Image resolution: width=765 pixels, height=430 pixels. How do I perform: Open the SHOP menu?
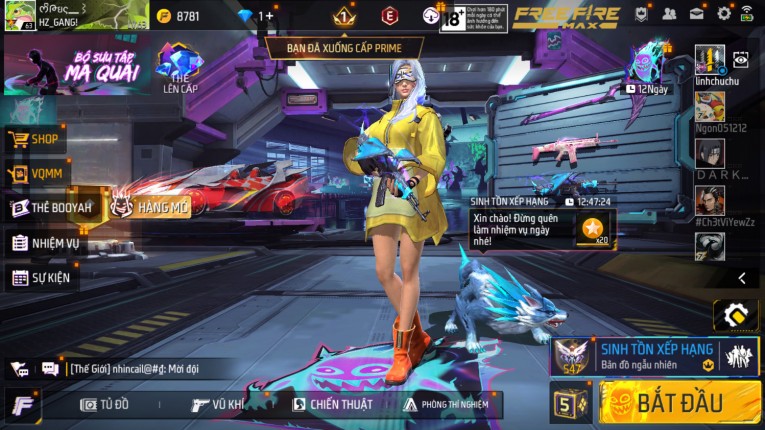click(x=38, y=139)
